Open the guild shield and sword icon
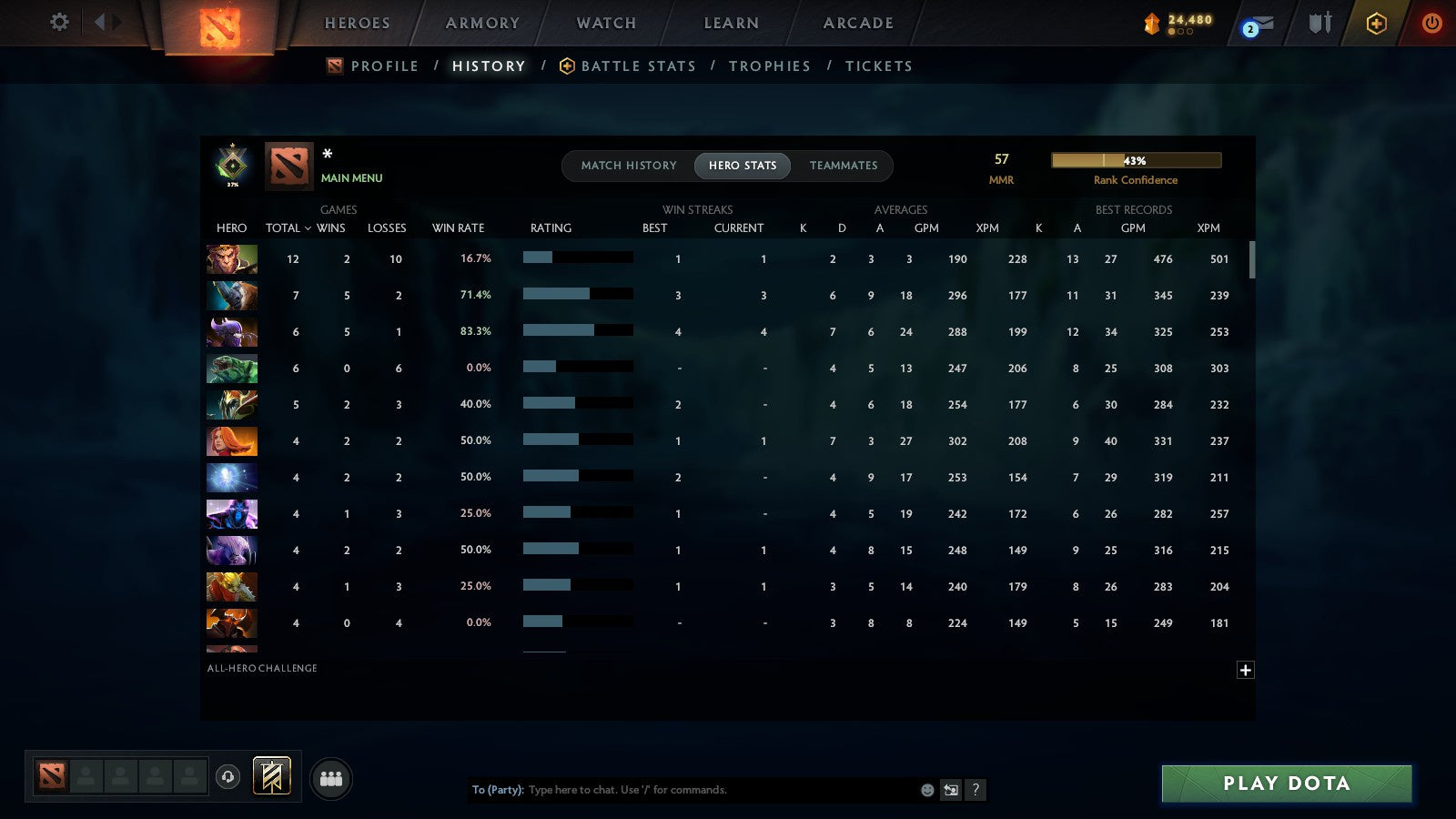Image resolution: width=1456 pixels, height=819 pixels. 1318,24
